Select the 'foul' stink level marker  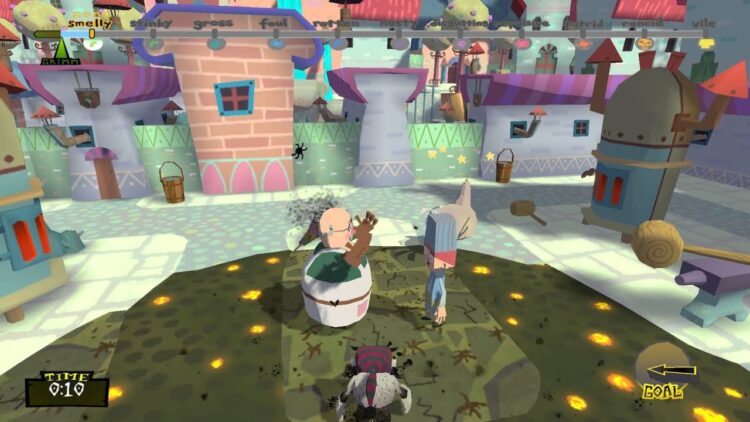click(275, 43)
